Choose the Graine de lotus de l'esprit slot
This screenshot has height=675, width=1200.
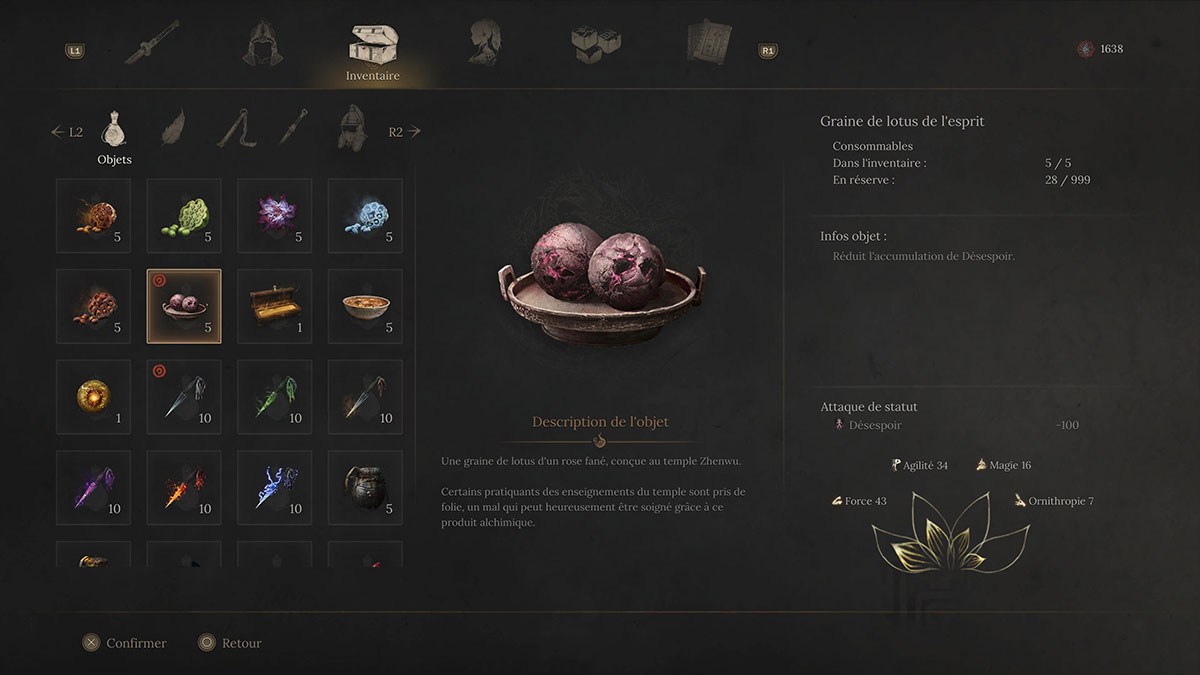[184, 306]
